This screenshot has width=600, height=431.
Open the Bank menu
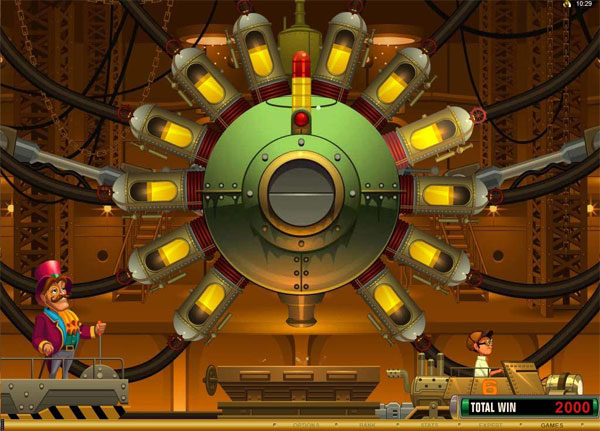click(368, 425)
